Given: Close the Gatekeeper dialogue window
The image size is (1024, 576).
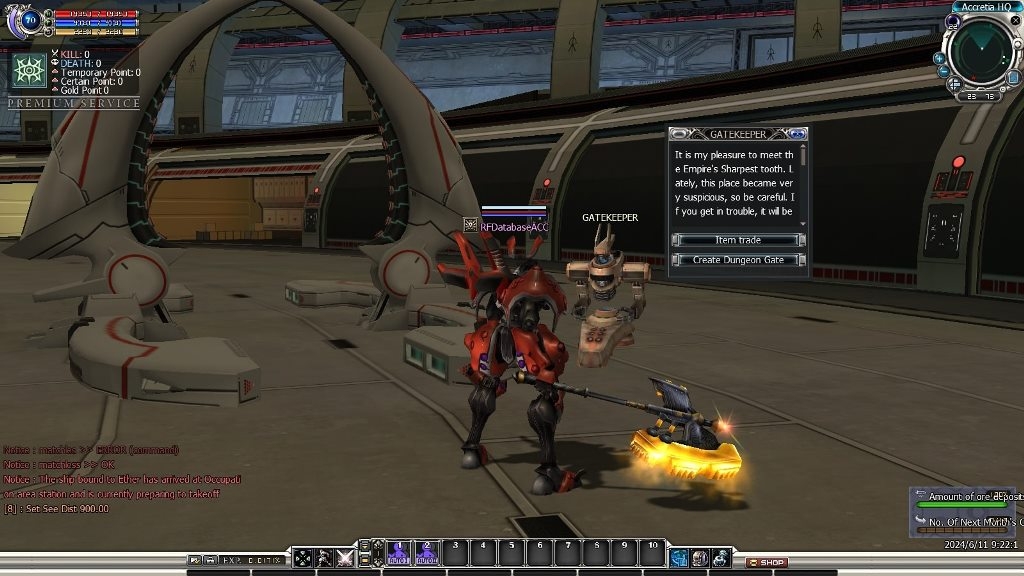Looking at the screenshot, I should click(797, 134).
